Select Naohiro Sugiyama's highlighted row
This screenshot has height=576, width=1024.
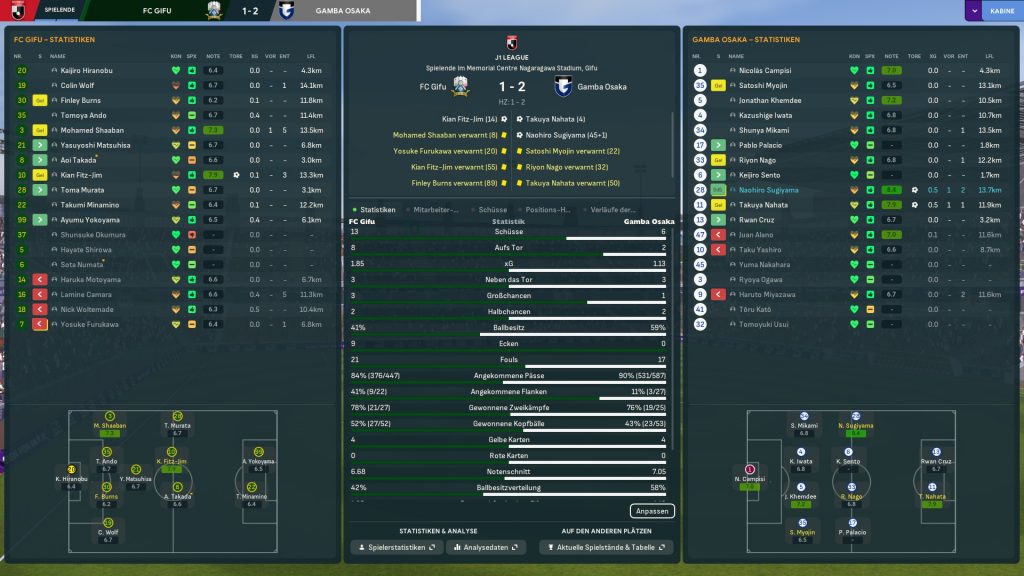click(x=768, y=189)
